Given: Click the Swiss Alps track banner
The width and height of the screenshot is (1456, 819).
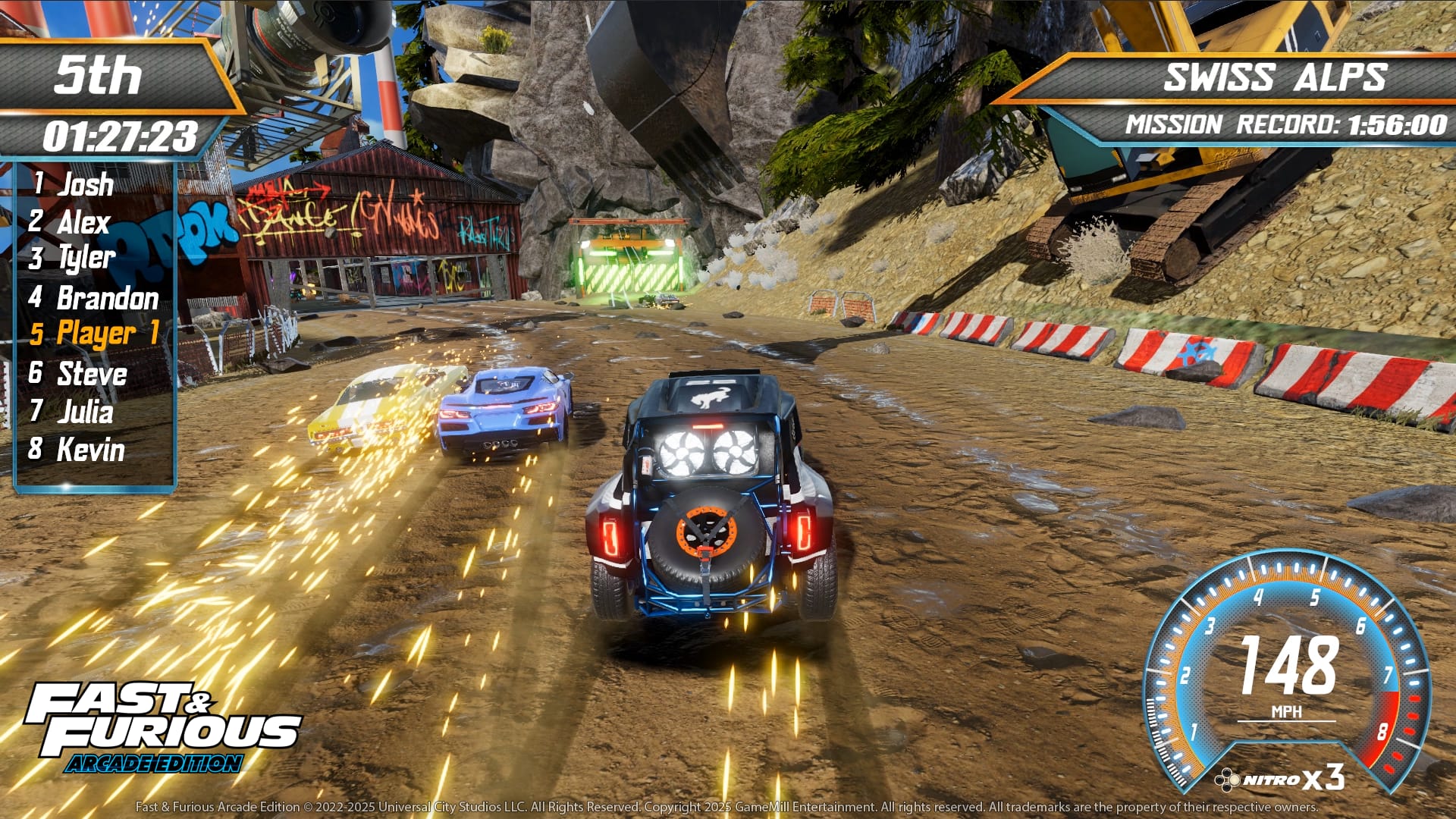Looking at the screenshot, I should click(1276, 76).
